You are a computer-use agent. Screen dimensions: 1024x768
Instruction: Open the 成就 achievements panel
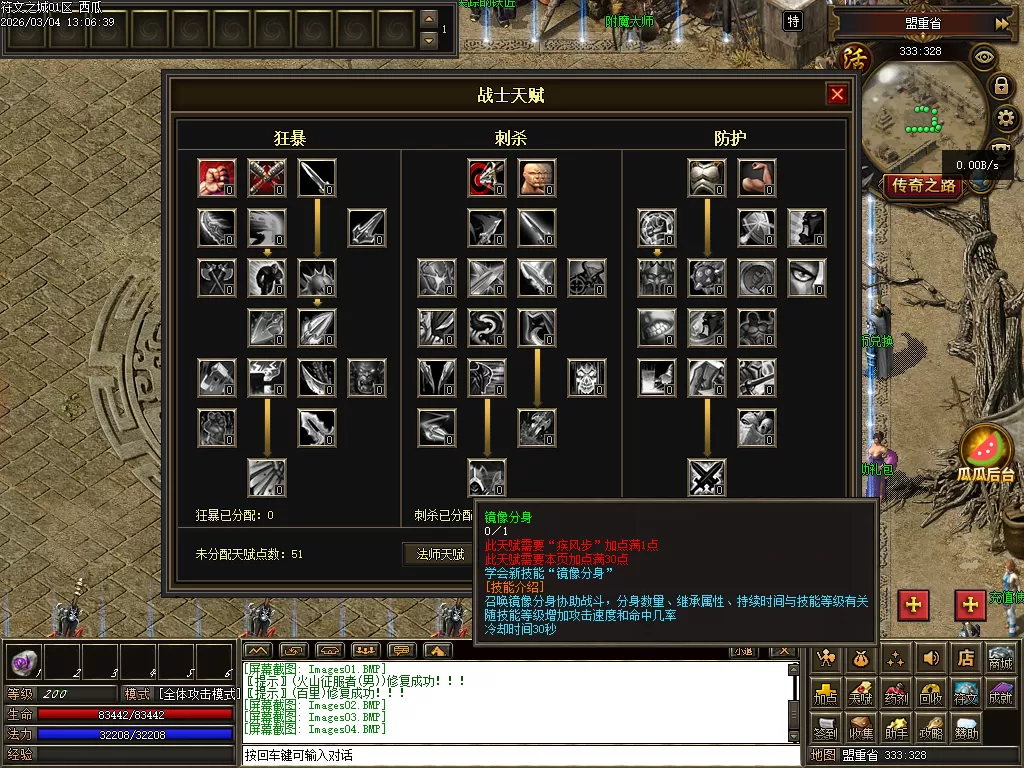click(x=1000, y=693)
